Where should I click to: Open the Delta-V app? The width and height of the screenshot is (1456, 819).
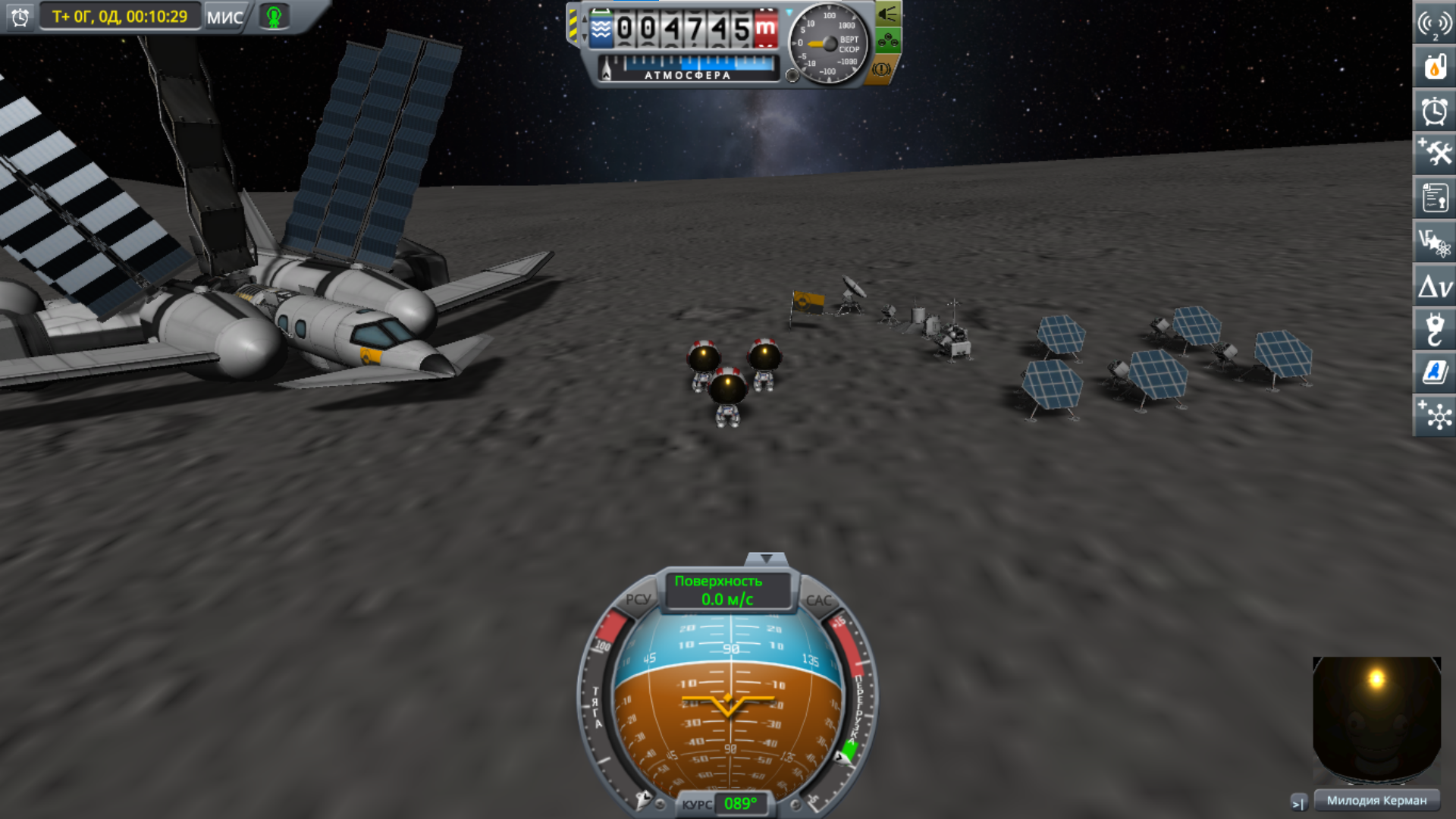[1434, 287]
